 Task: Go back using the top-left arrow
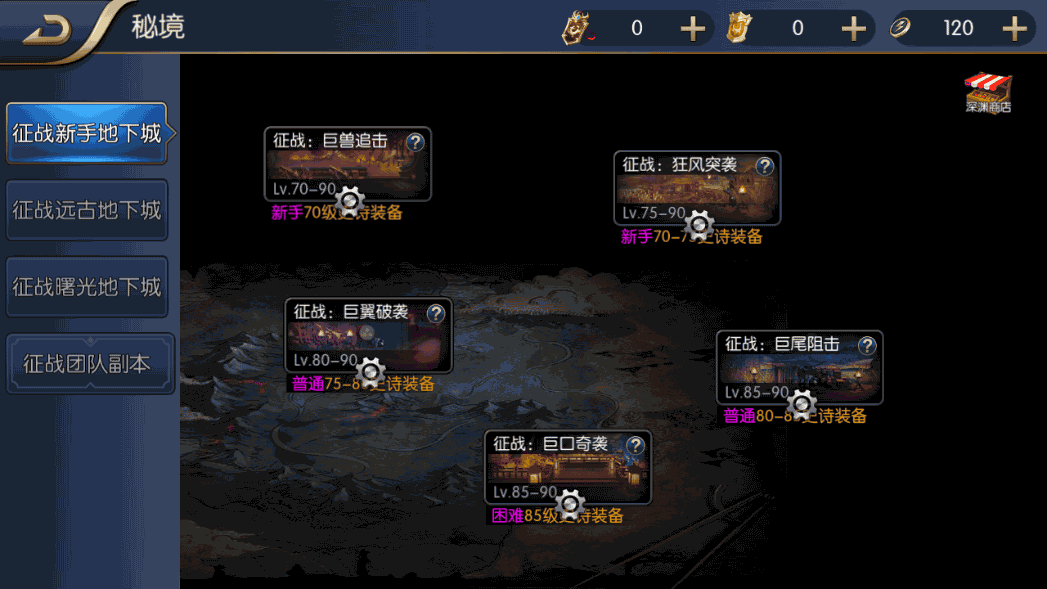pos(47,30)
